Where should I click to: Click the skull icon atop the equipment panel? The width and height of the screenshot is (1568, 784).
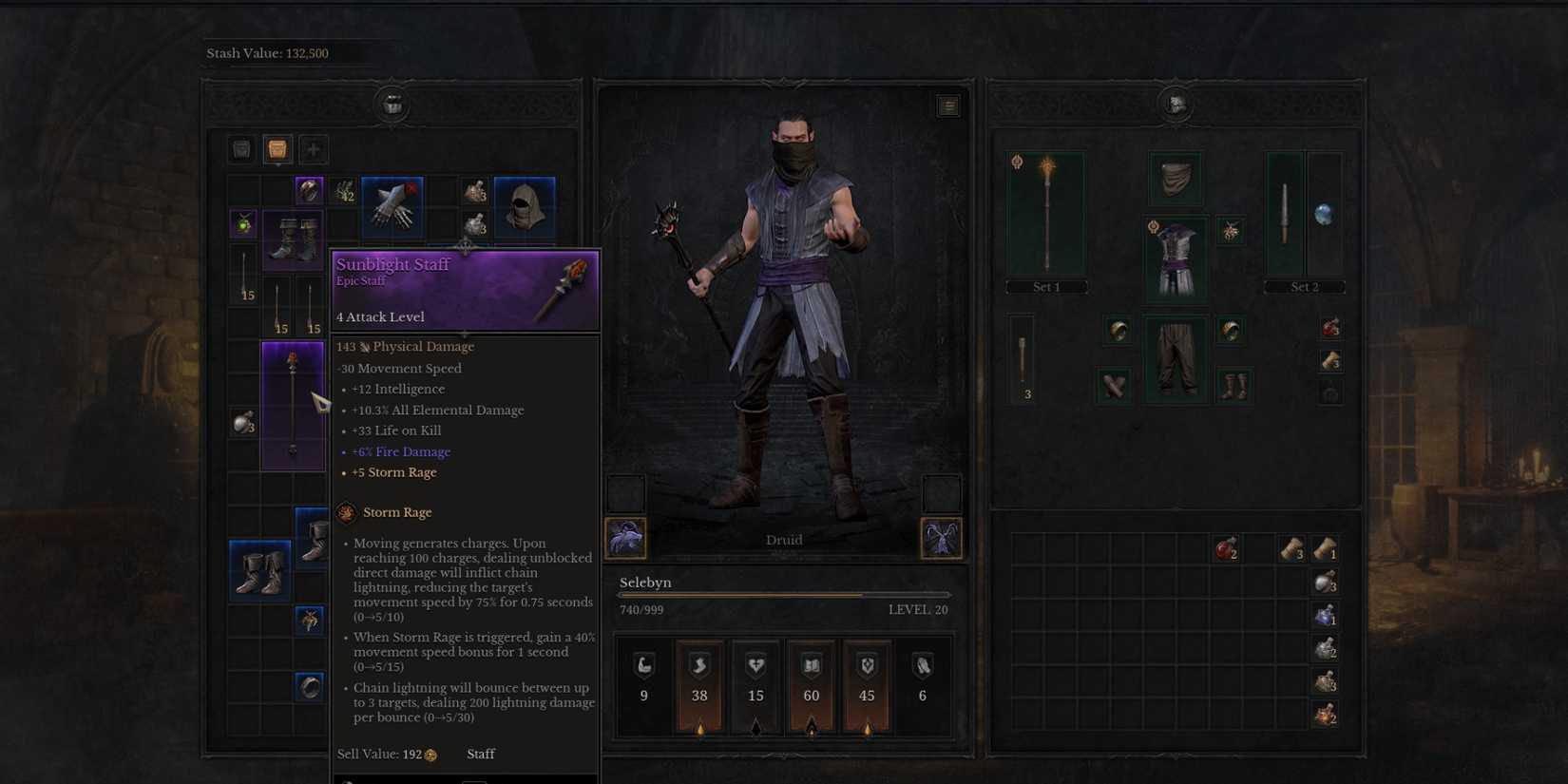(x=1176, y=105)
